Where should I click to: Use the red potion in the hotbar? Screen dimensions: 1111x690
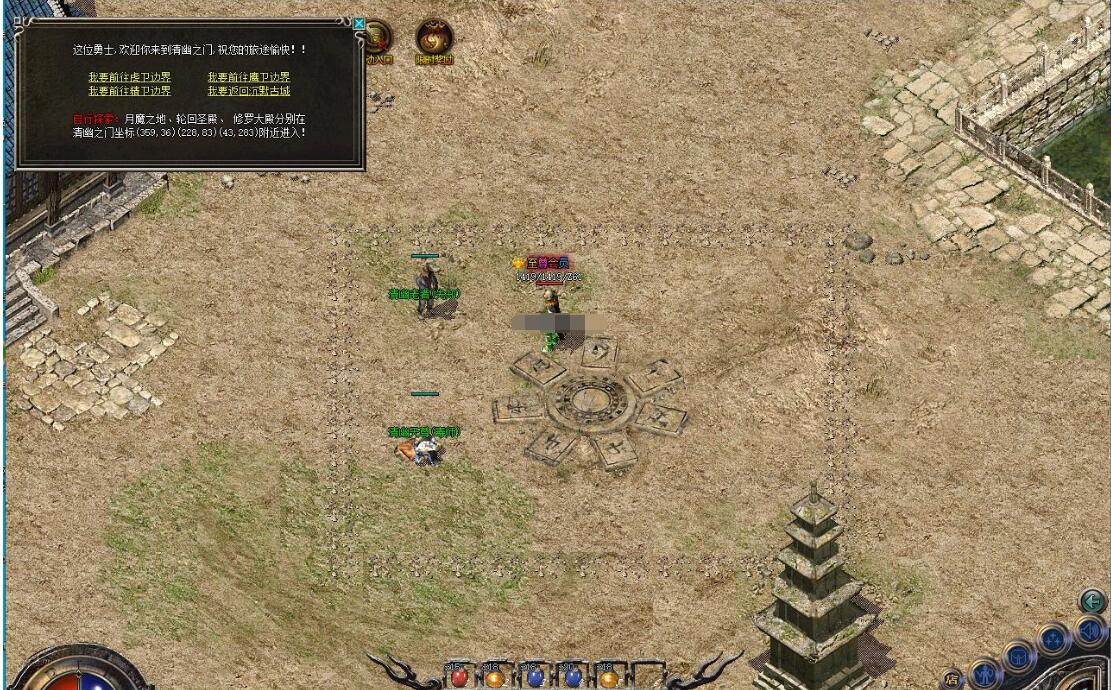pyautogui.click(x=461, y=677)
